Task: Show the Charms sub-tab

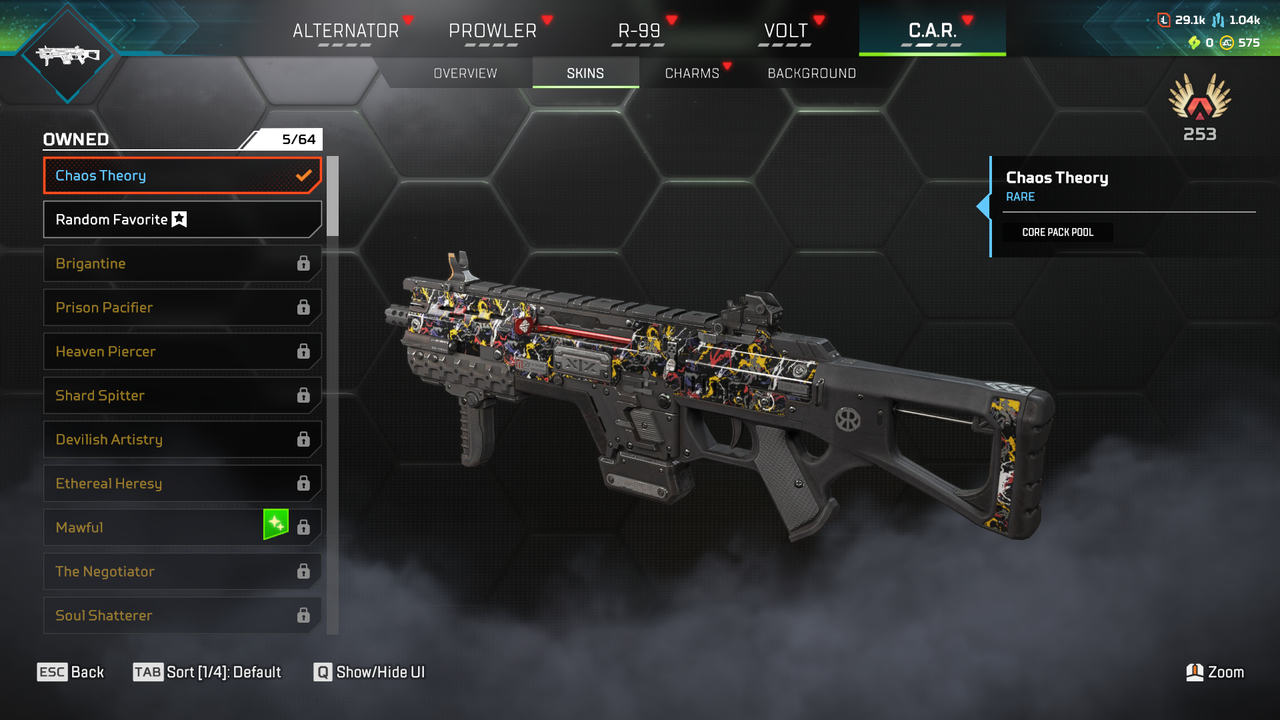Action: coord(692,73)
